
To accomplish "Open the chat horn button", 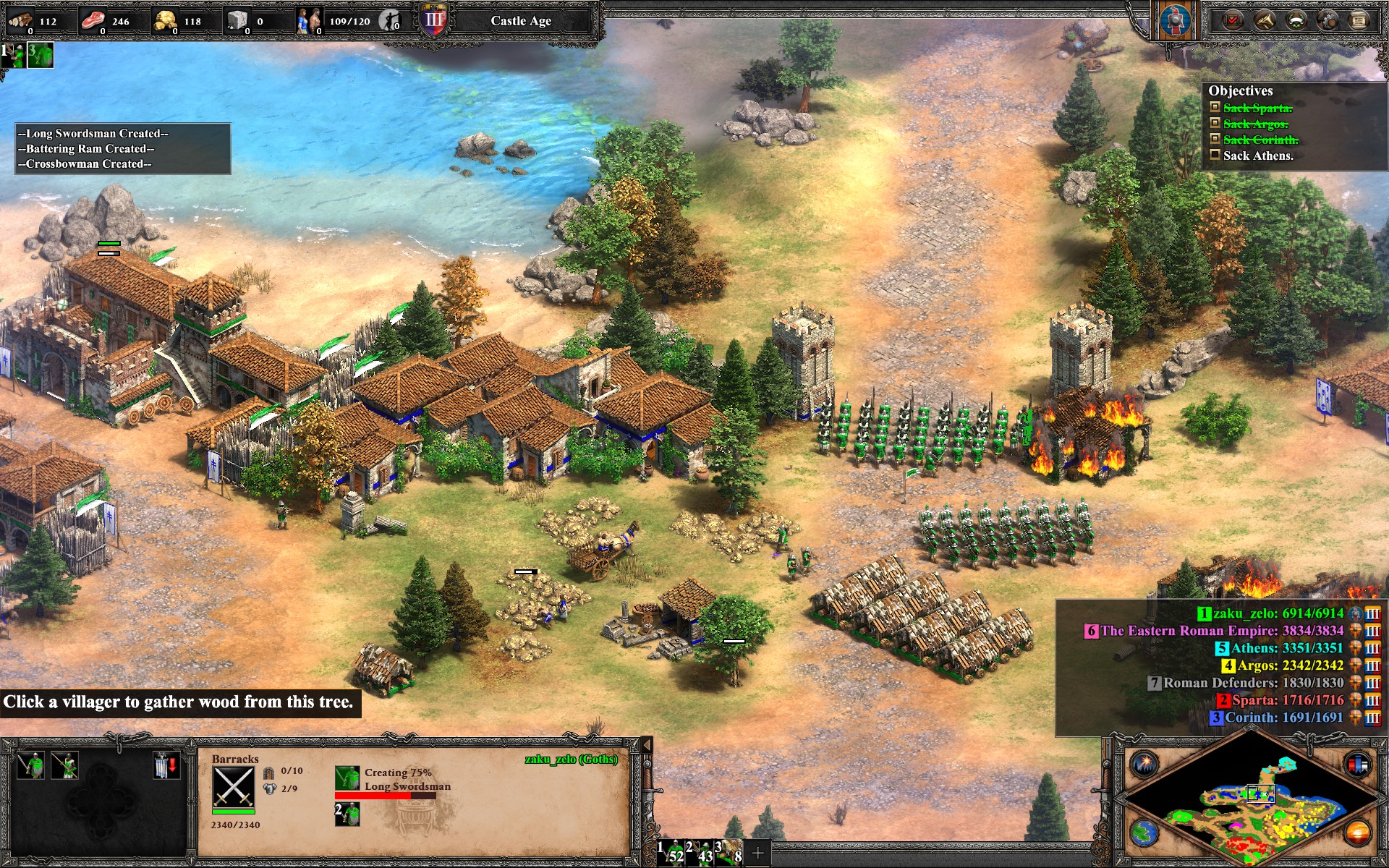I will [x=1265, y=20].
